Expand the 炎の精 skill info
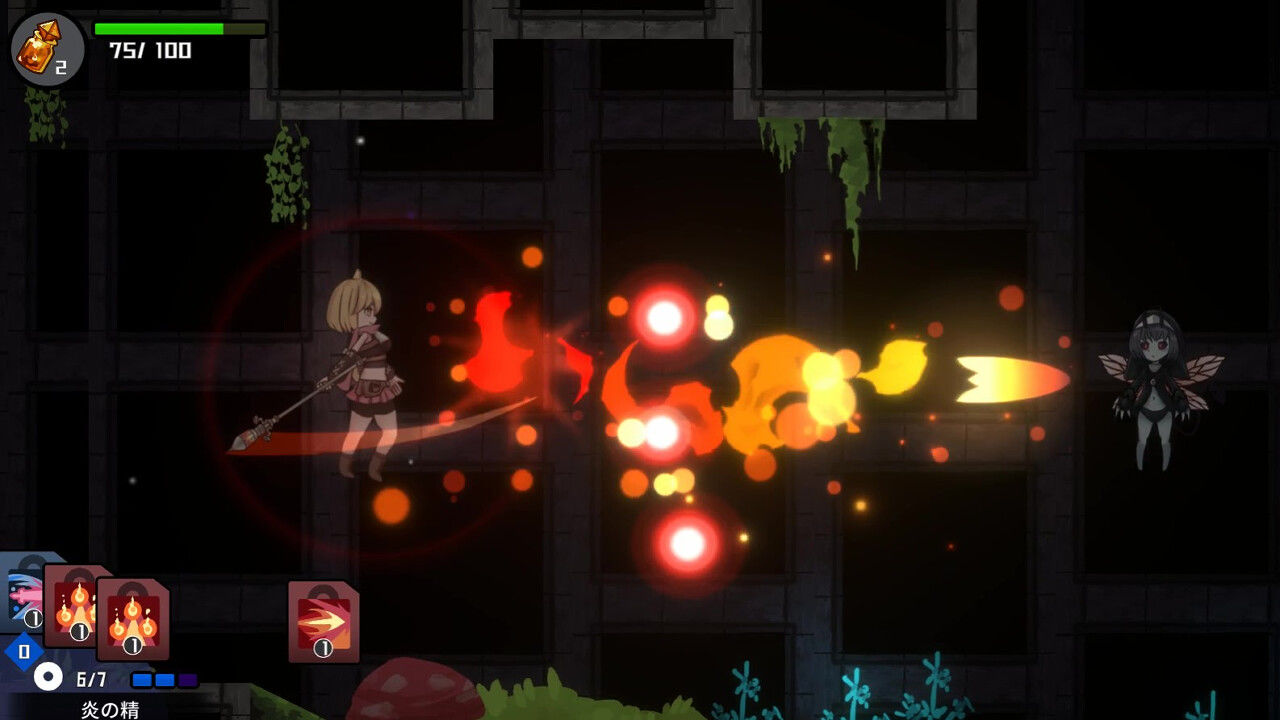 coord(109,709)
